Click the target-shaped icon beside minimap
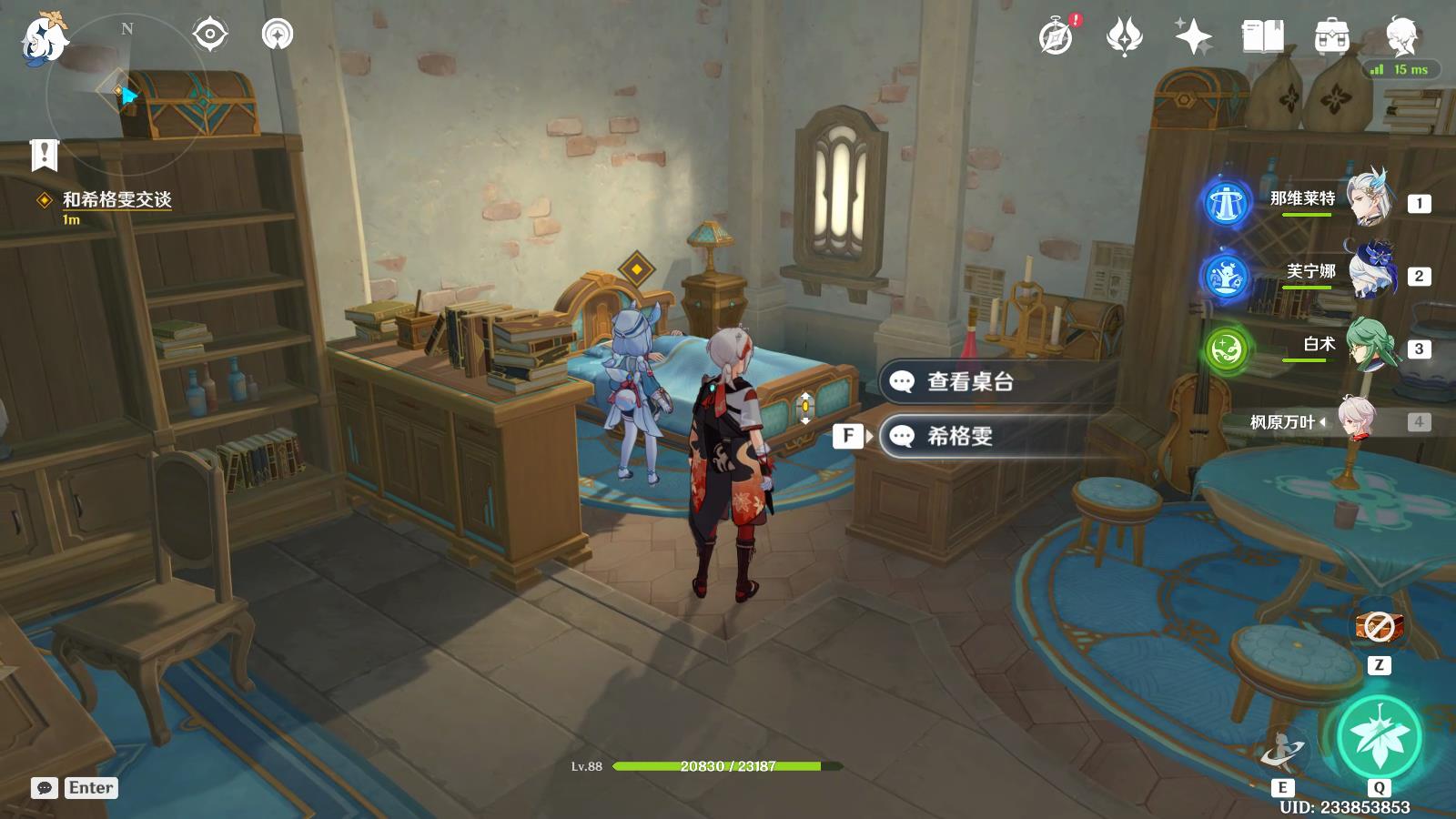The height and width of the screenshot is (819, 1456). coord(210,35)
